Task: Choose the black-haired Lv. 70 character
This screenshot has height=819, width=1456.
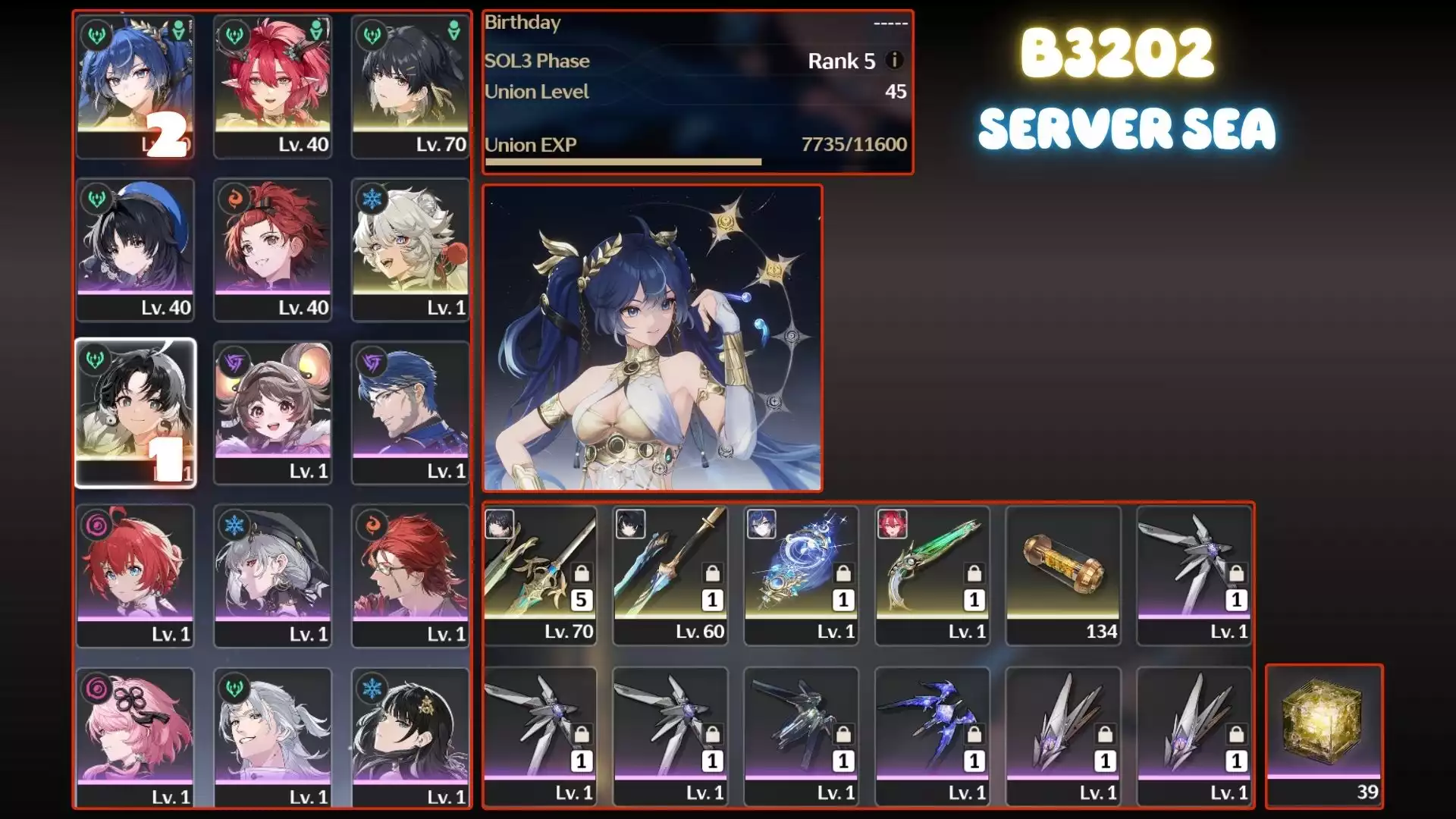Action: click(x=410, y=85)
